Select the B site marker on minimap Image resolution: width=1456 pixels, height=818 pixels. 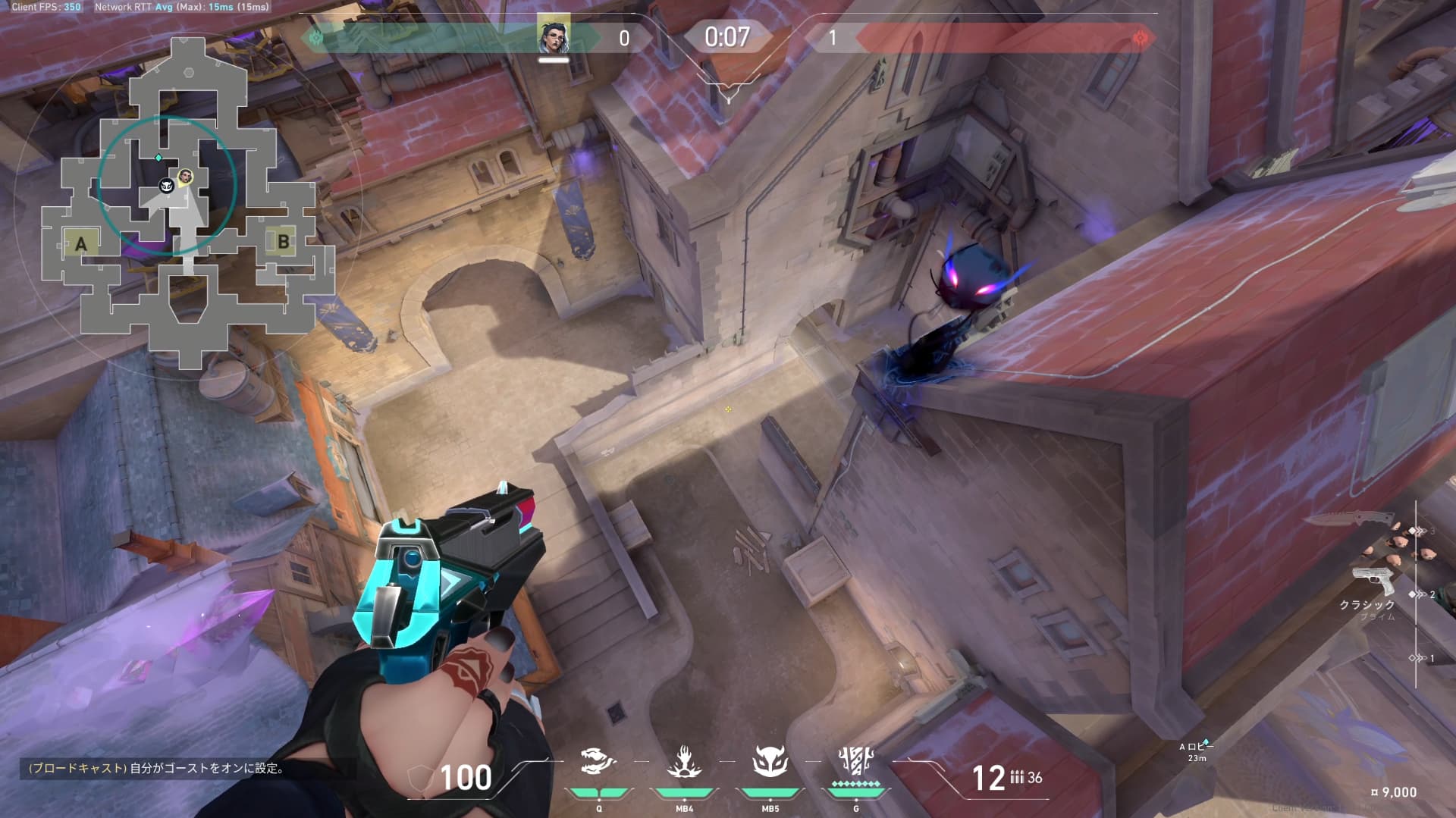tap(283, 242)
